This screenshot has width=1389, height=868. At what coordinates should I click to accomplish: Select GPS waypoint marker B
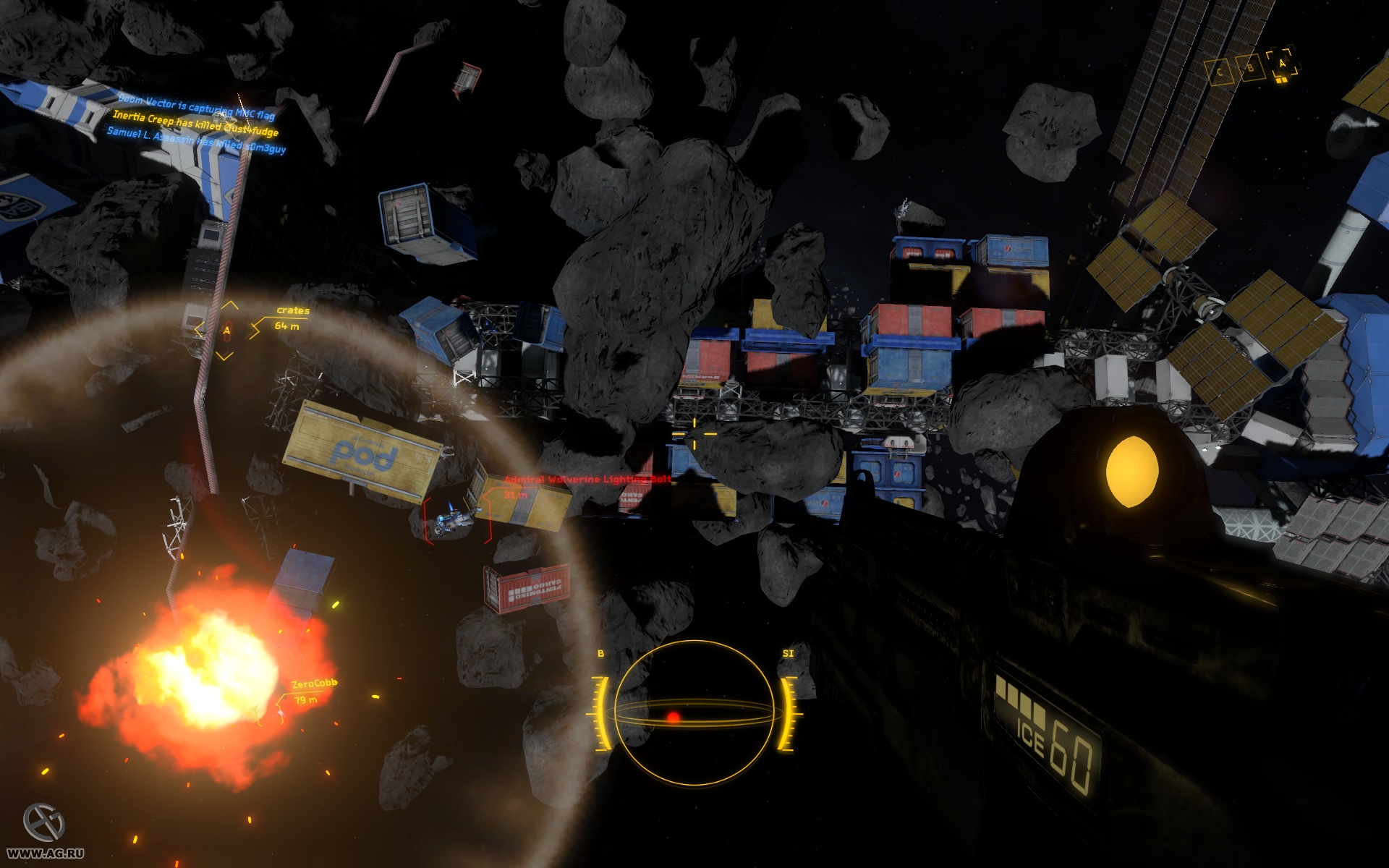coord(1251,68)
